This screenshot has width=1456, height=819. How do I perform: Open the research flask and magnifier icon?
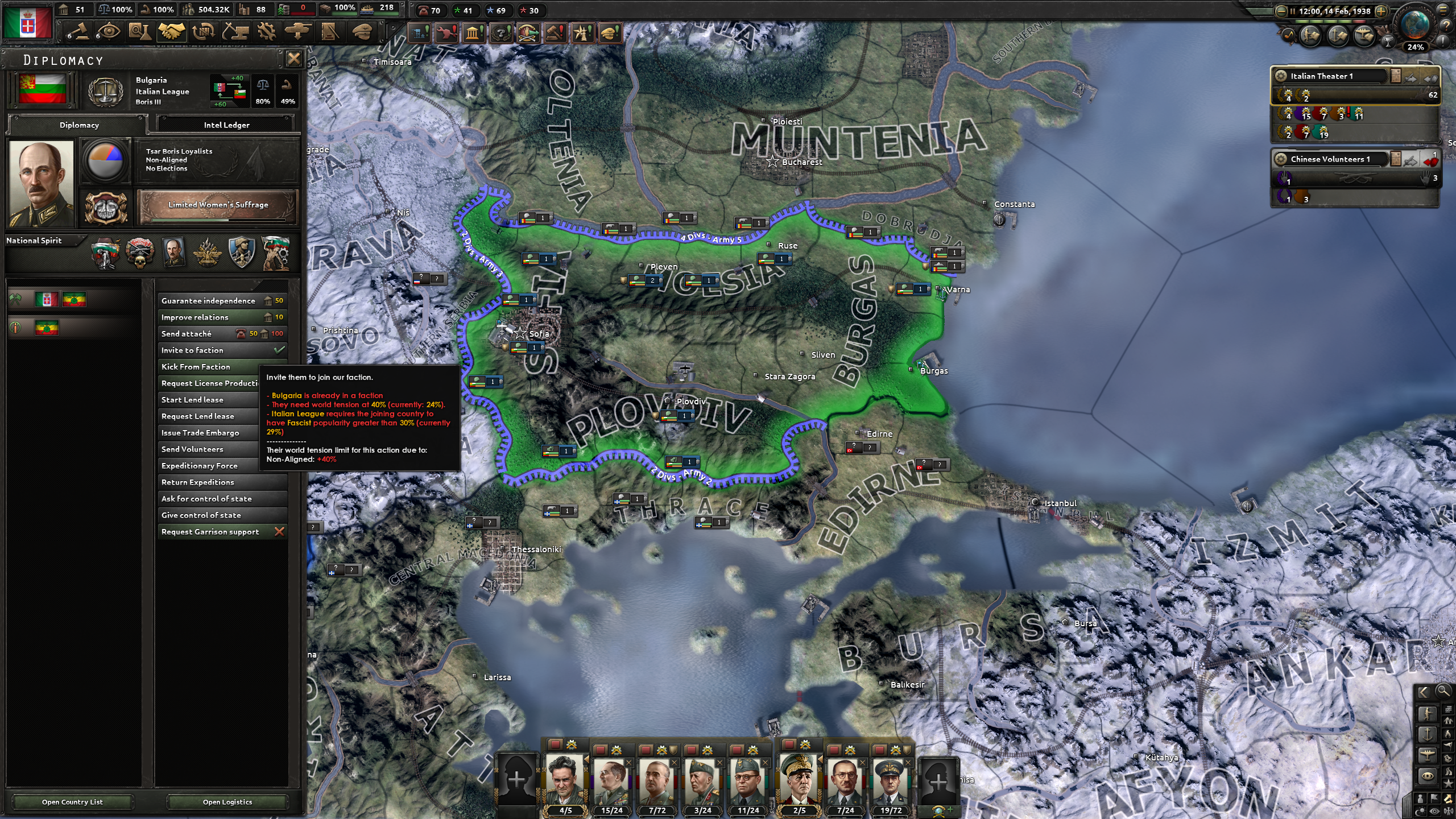tap(139, 31)
